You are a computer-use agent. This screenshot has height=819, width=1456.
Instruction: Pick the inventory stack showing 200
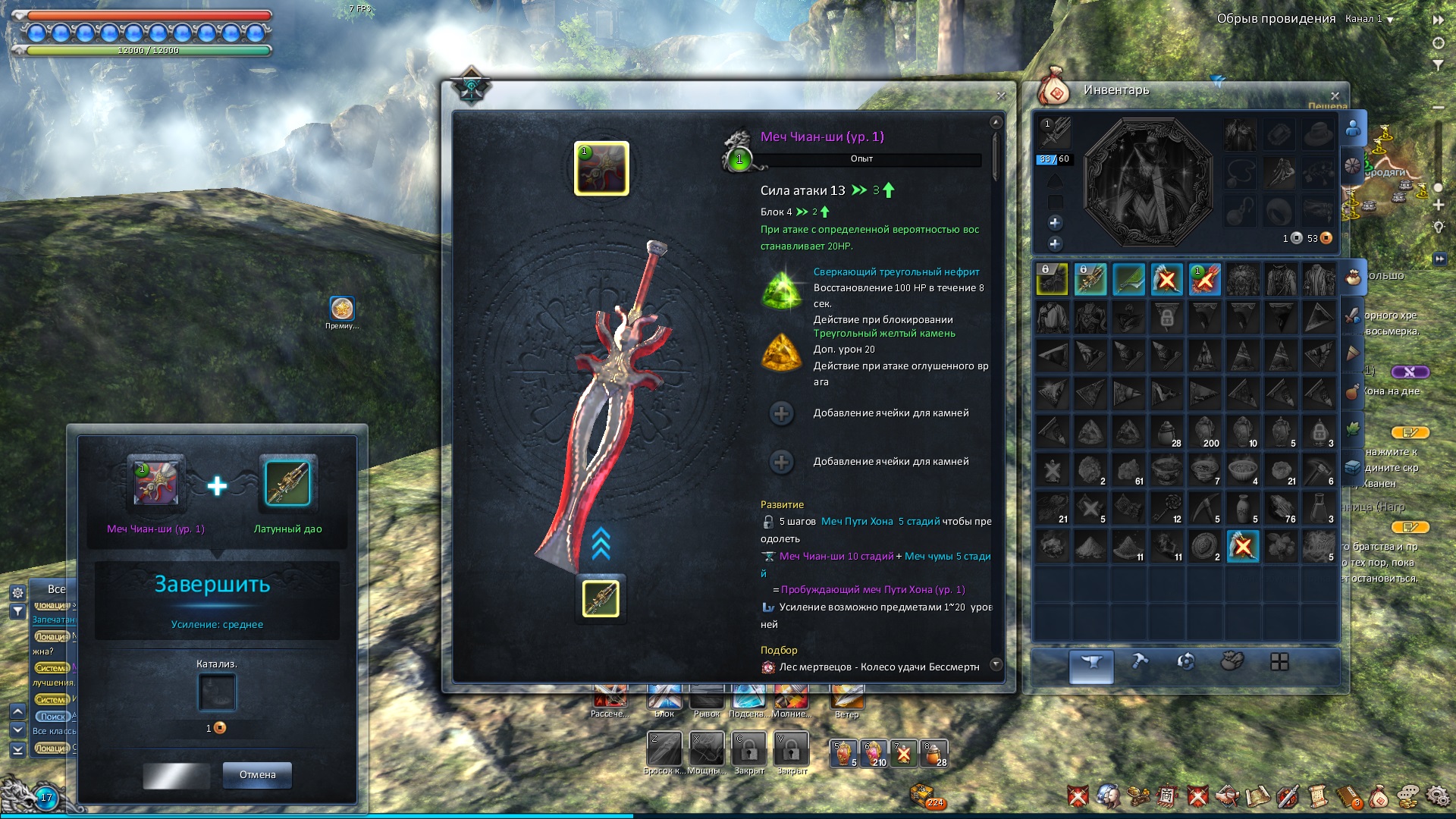1205,431
